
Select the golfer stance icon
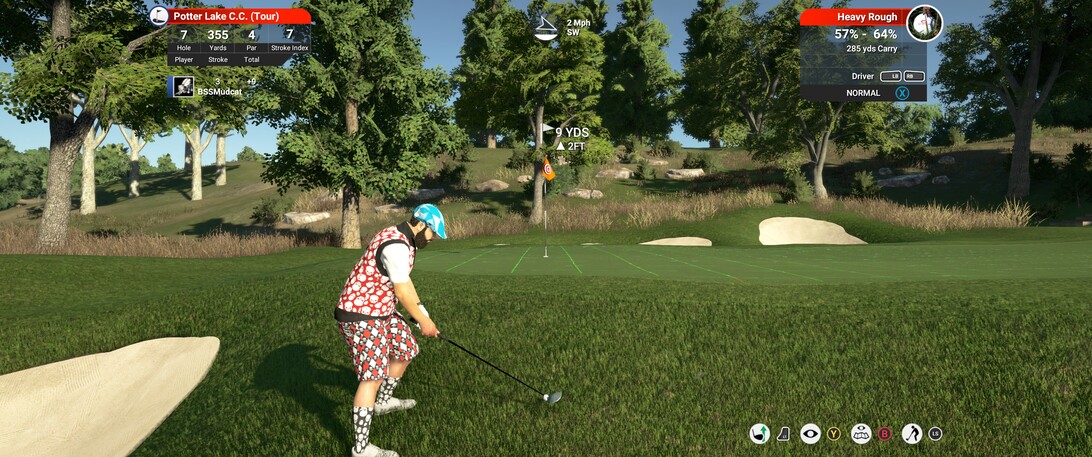pyautogui.click(x=911, y=434)
